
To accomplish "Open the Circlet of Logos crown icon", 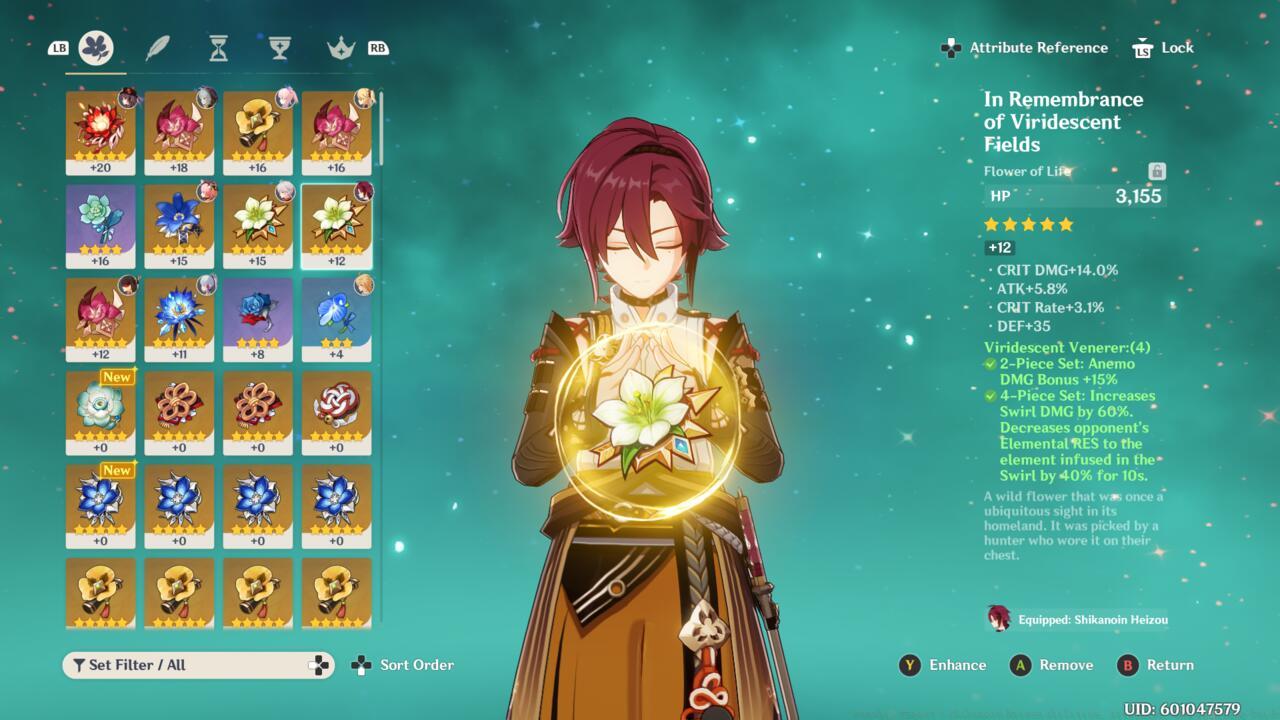I will point(340,47).
